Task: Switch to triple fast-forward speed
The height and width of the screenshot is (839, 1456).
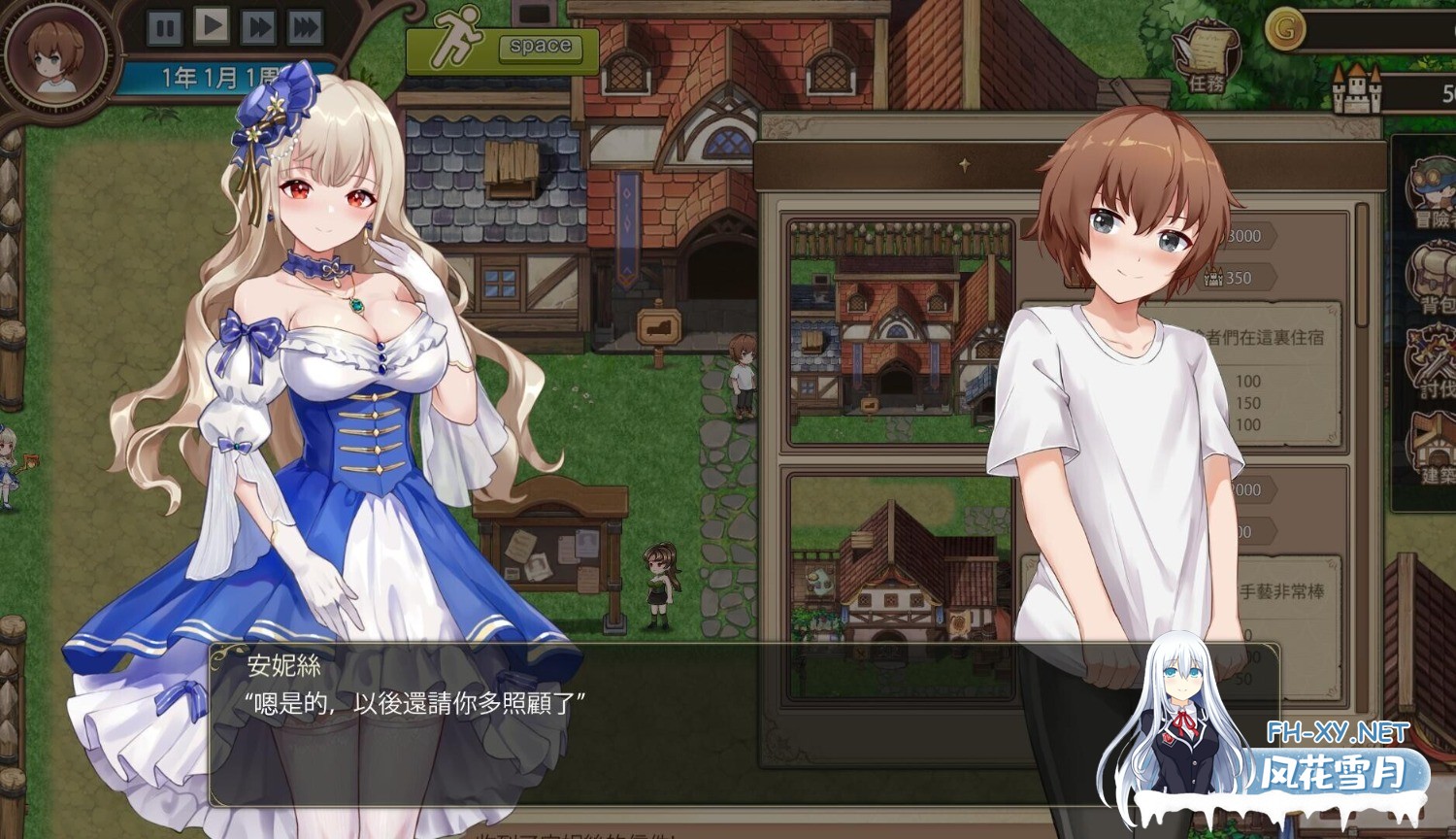Action: click(304, 26)
